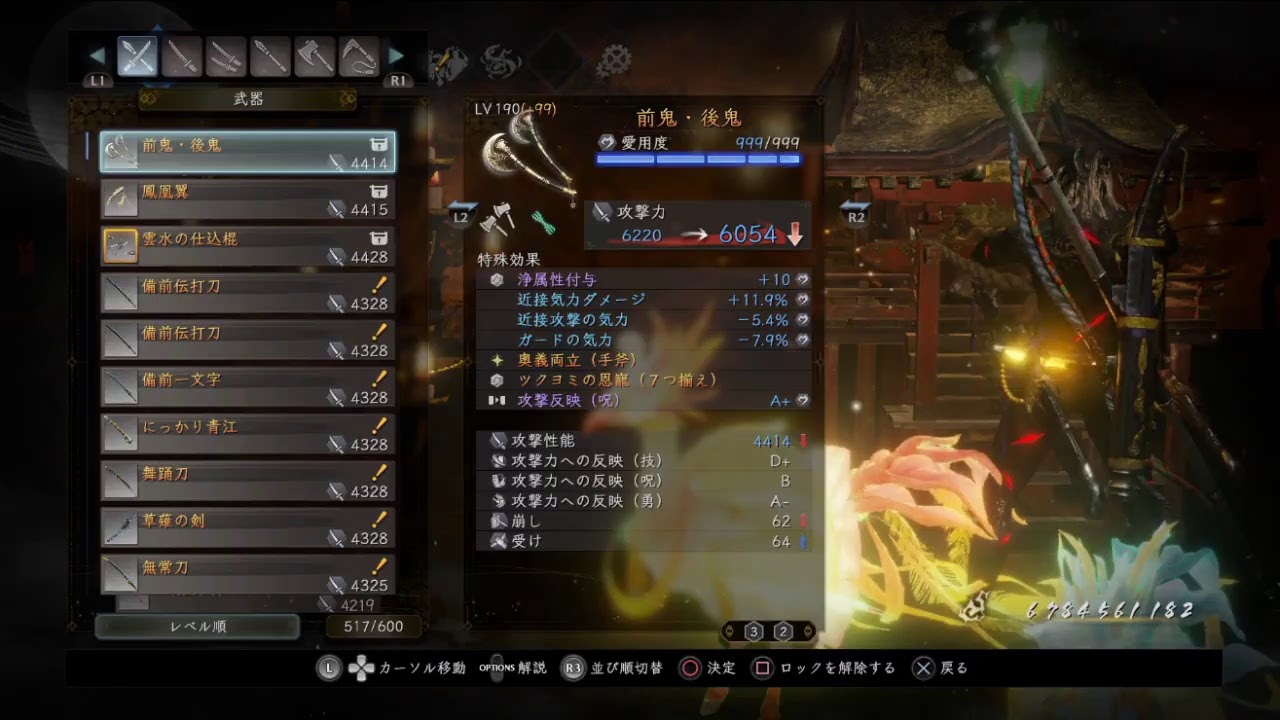Open the spear weapon category tab
This screenshot has width=1280, height=720.
click(x=270, y=57)
